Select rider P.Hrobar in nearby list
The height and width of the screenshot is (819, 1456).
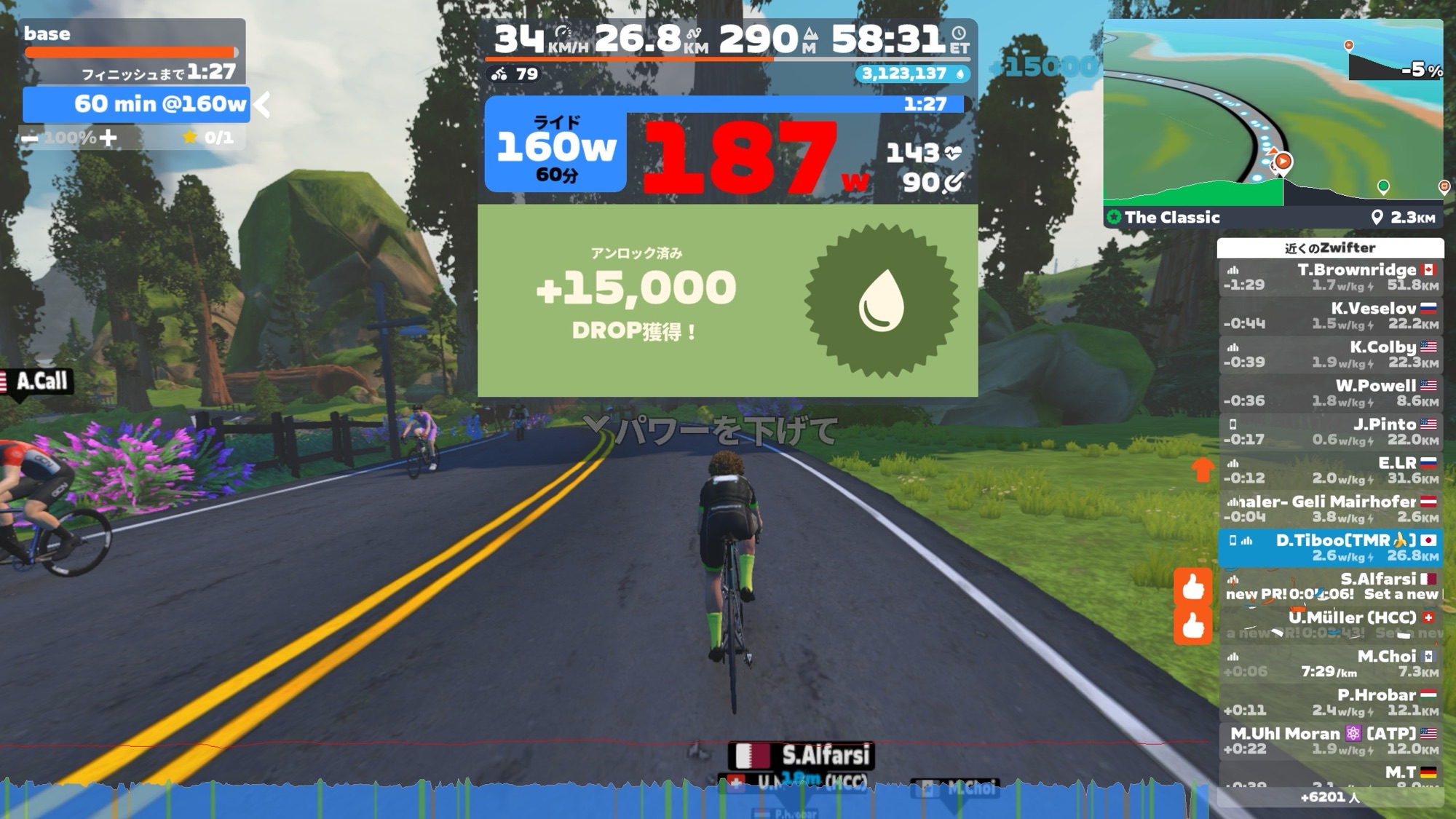point(1331,702)
